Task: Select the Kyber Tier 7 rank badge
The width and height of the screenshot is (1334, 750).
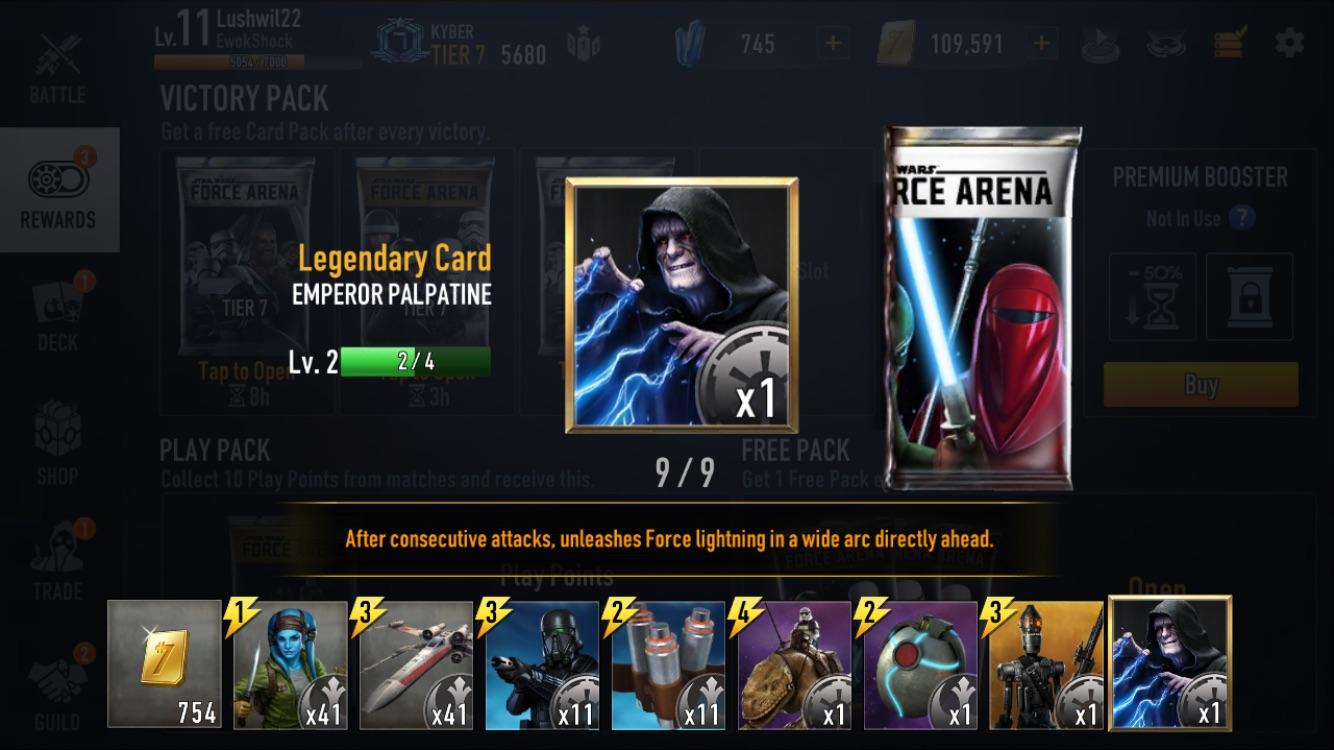Action: 398,42
